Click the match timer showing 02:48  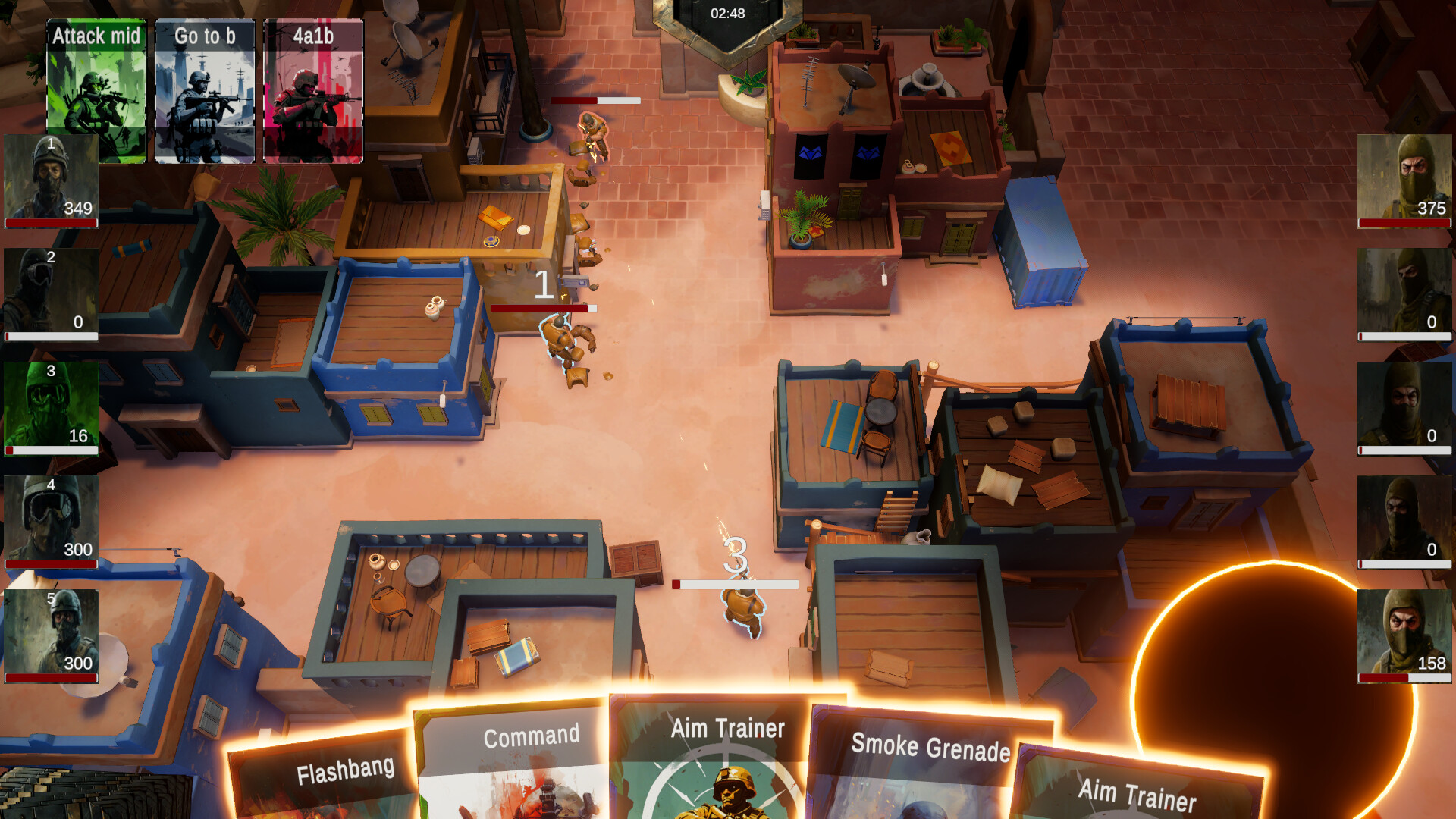tap(726, 13)
